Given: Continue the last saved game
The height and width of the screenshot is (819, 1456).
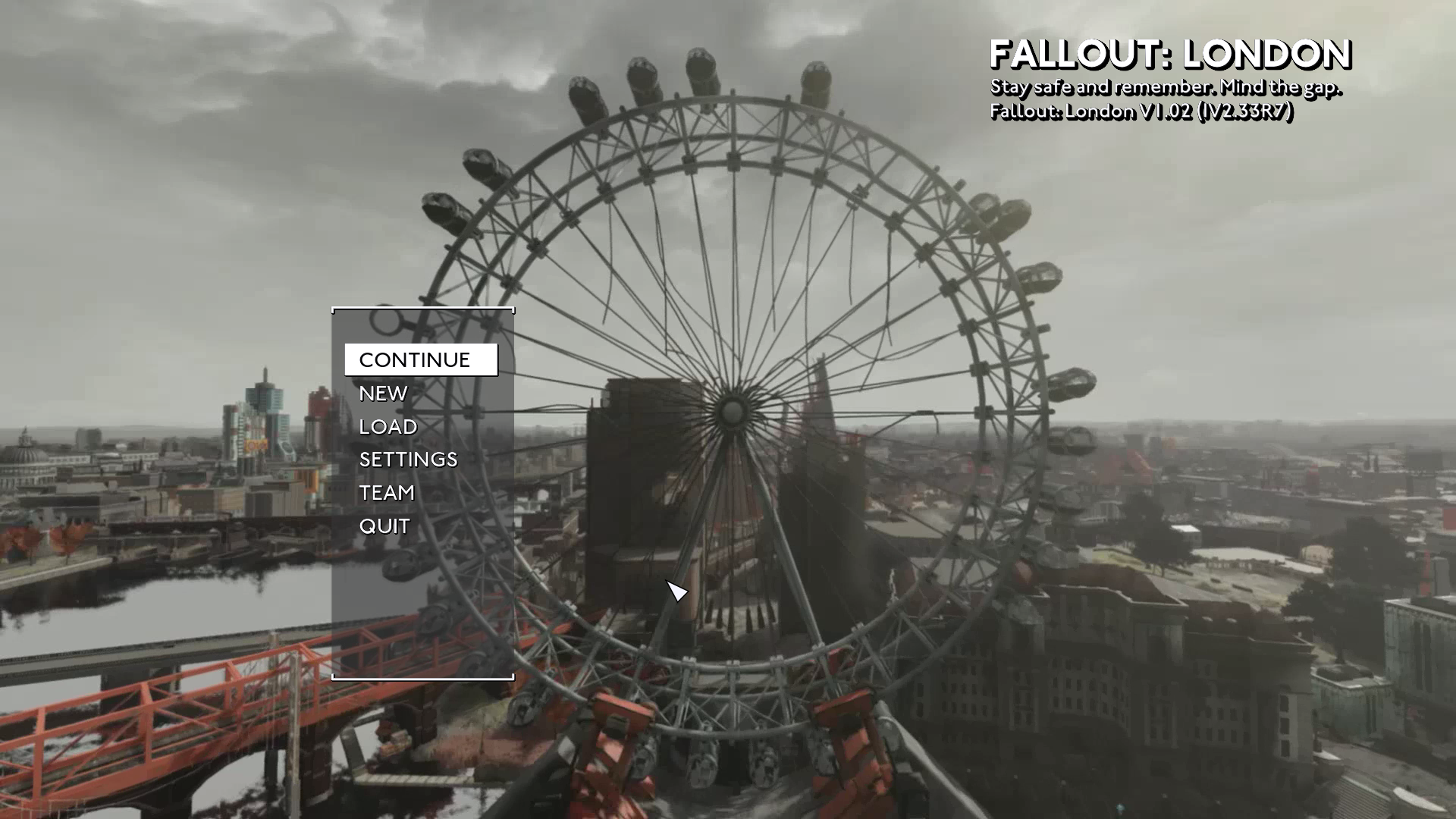Looking at the screenshot, I should [415, 360].
